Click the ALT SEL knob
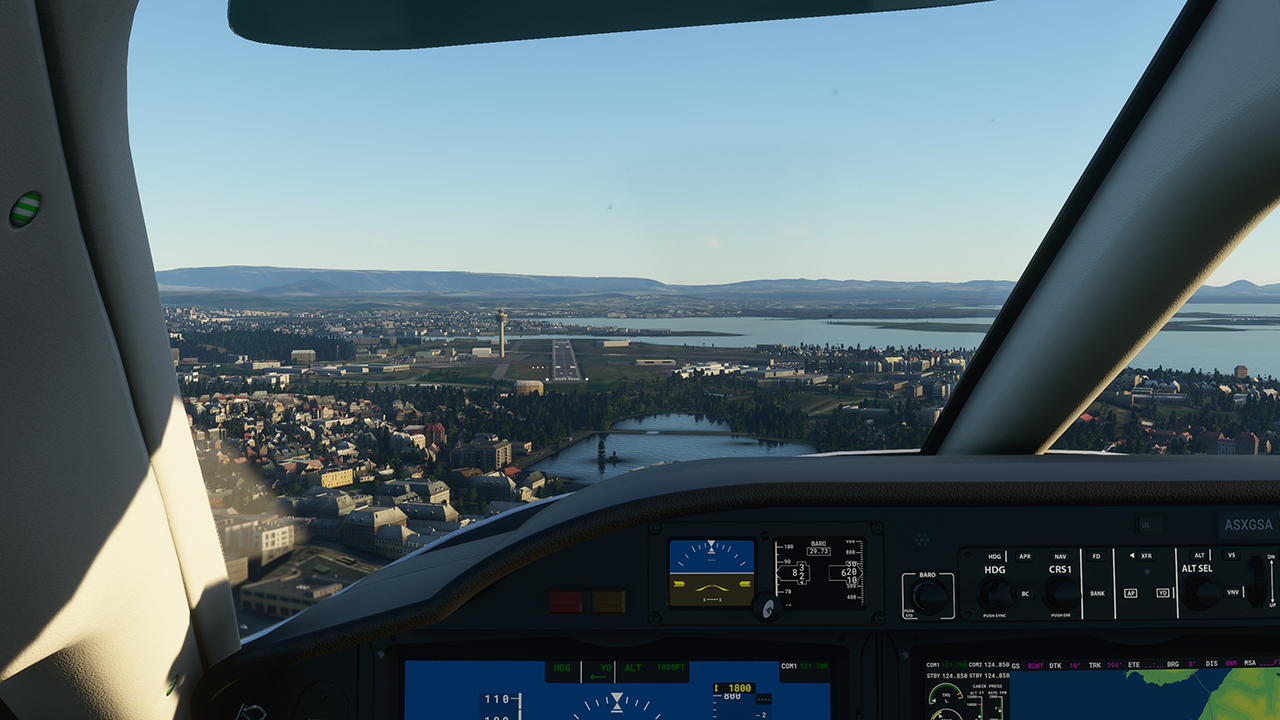The height and width of the screenshot is (720, 1280). tap(1199, 593)
